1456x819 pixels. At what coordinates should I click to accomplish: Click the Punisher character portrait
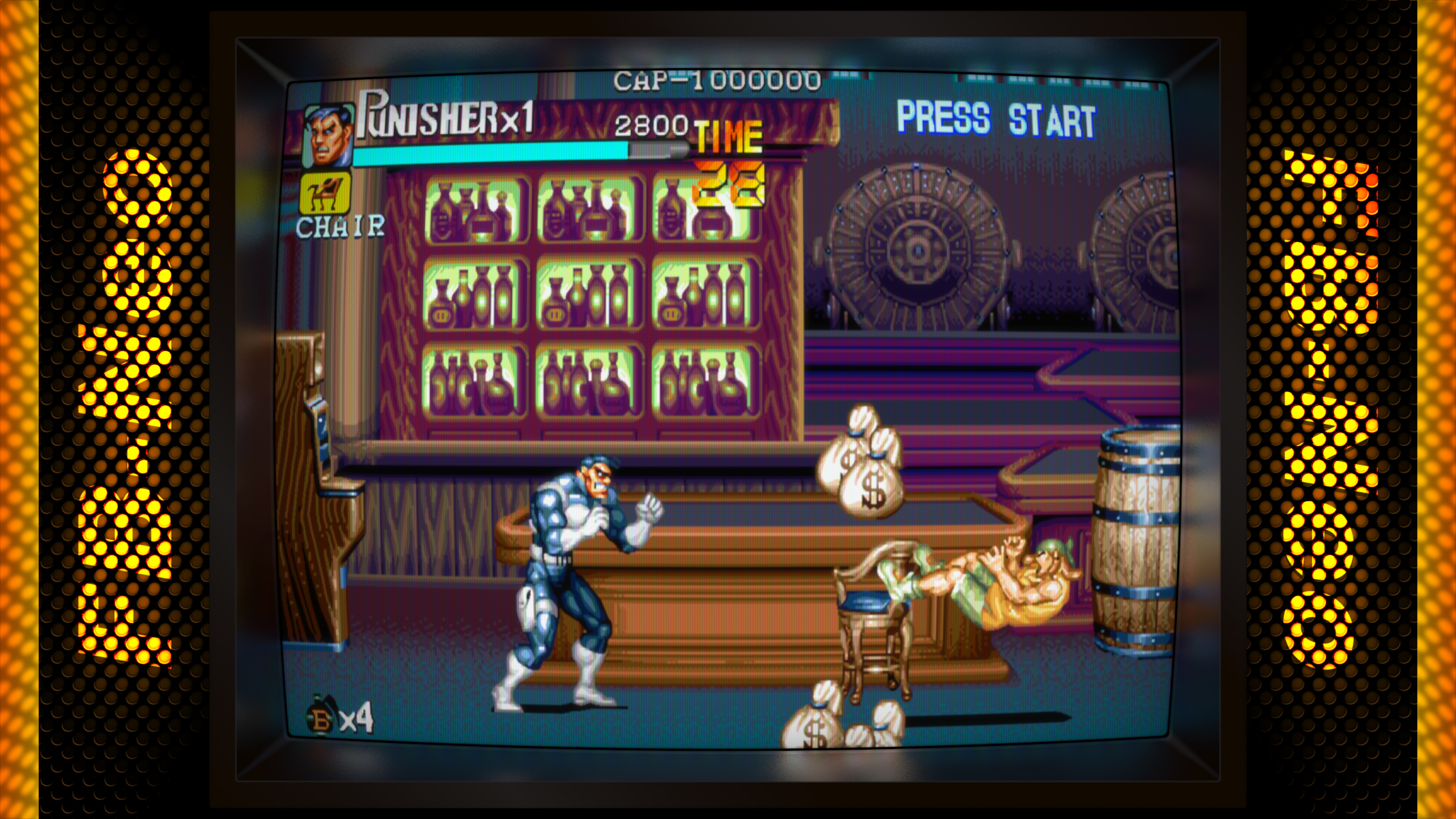[328, 136]
